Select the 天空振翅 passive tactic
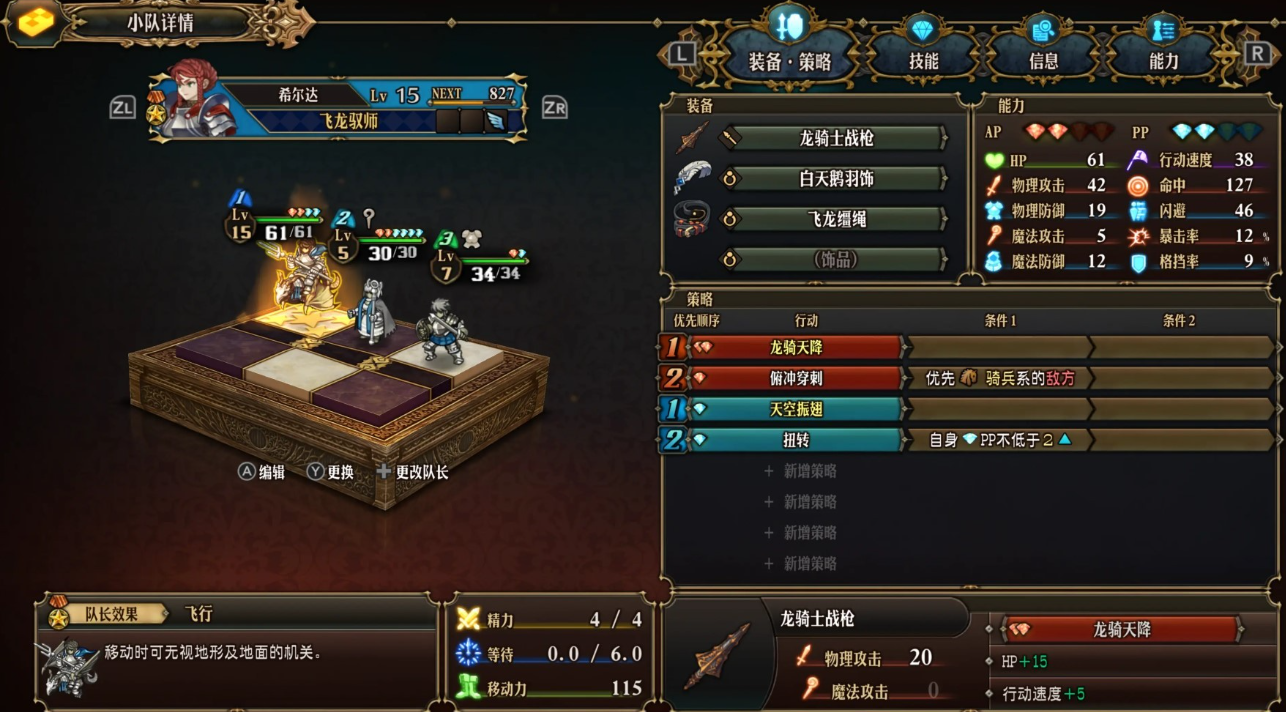This screenshot has width=1286, height=712. coord(795,409)
